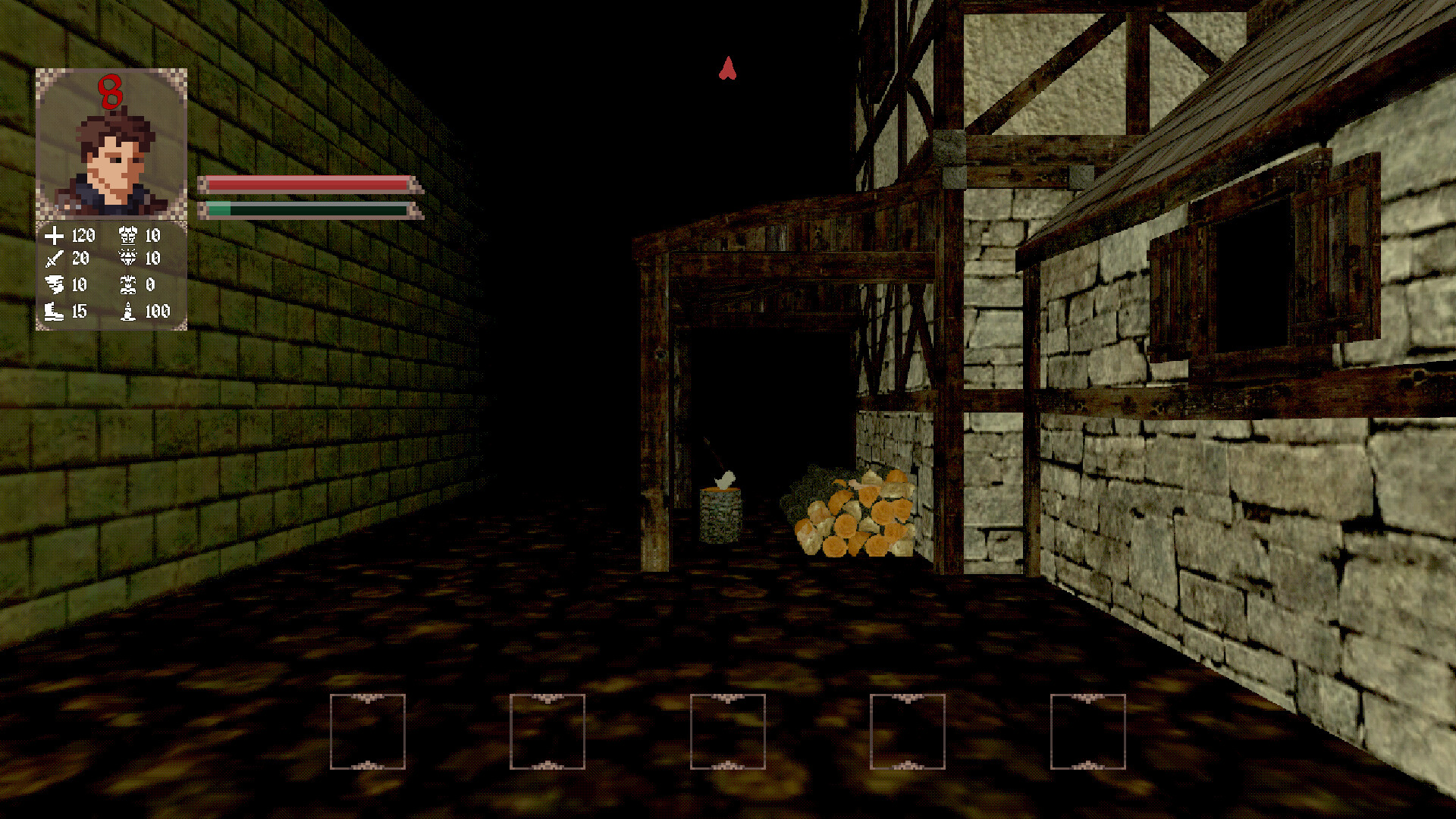Screen dimensions: 1456x819
Task: Select the candle light icon showing 100
Action: tap(129, 311)
